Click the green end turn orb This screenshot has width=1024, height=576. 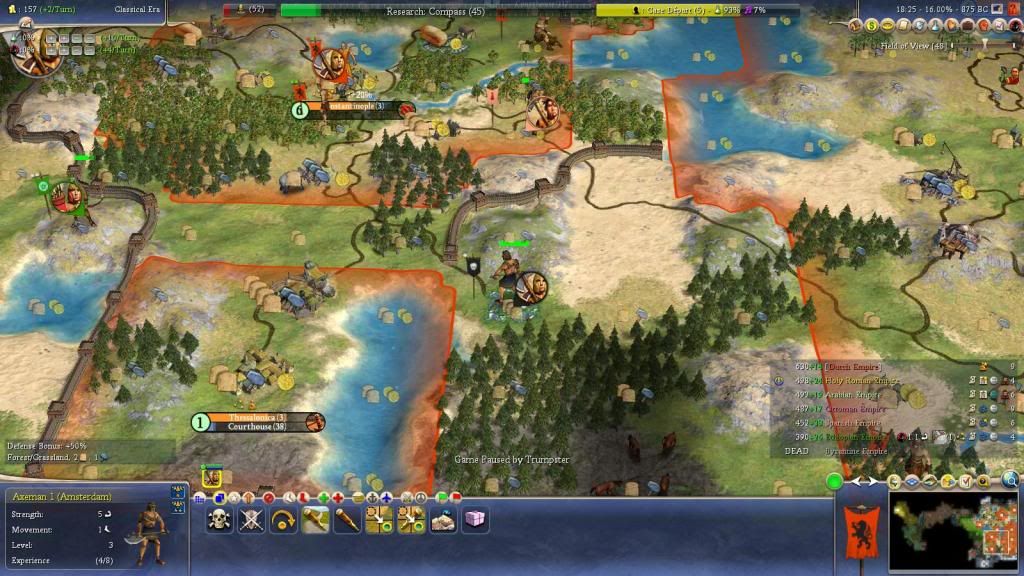click(834, 482)
